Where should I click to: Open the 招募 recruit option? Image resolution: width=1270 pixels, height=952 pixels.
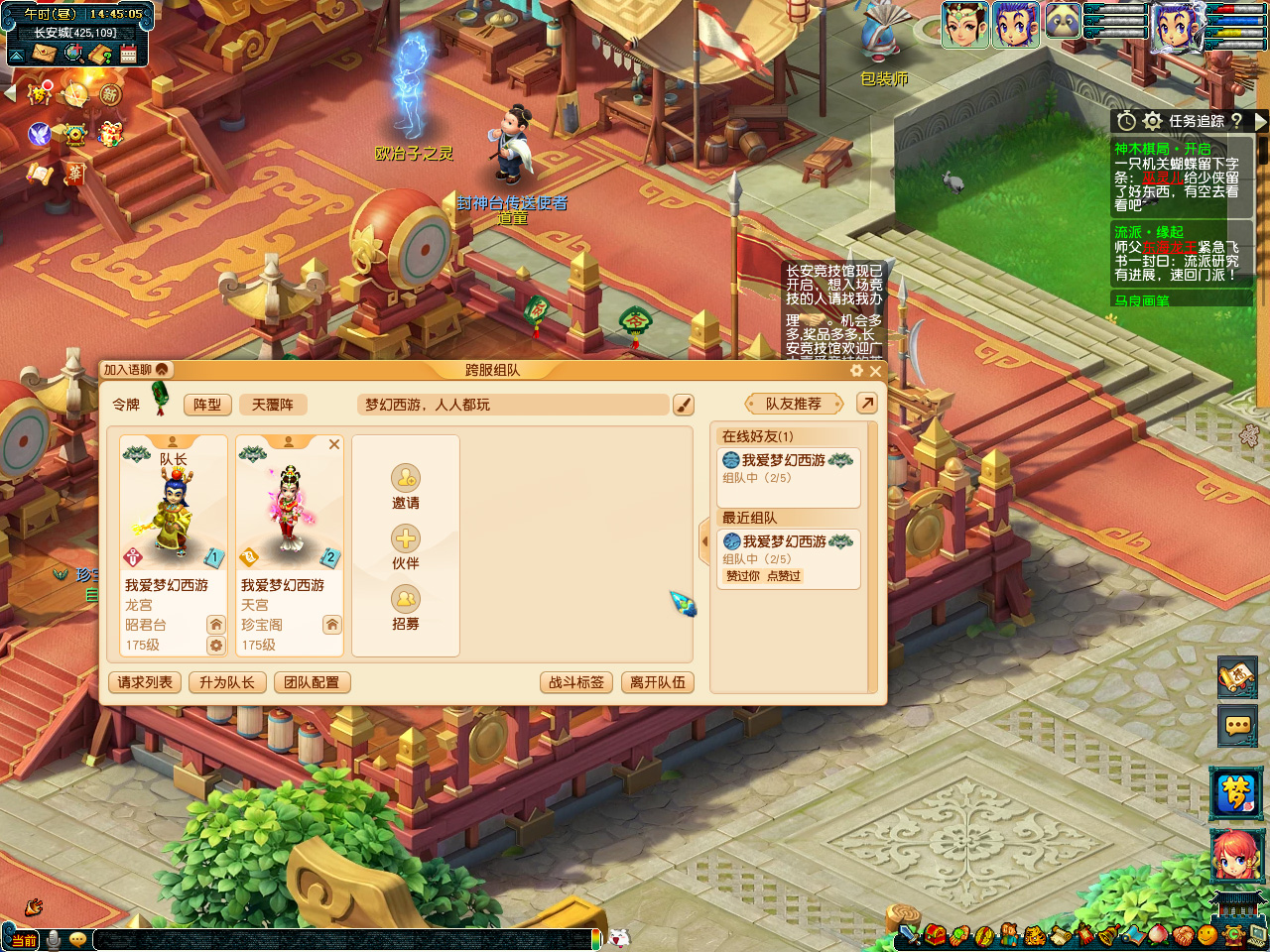tap(406, 607)
